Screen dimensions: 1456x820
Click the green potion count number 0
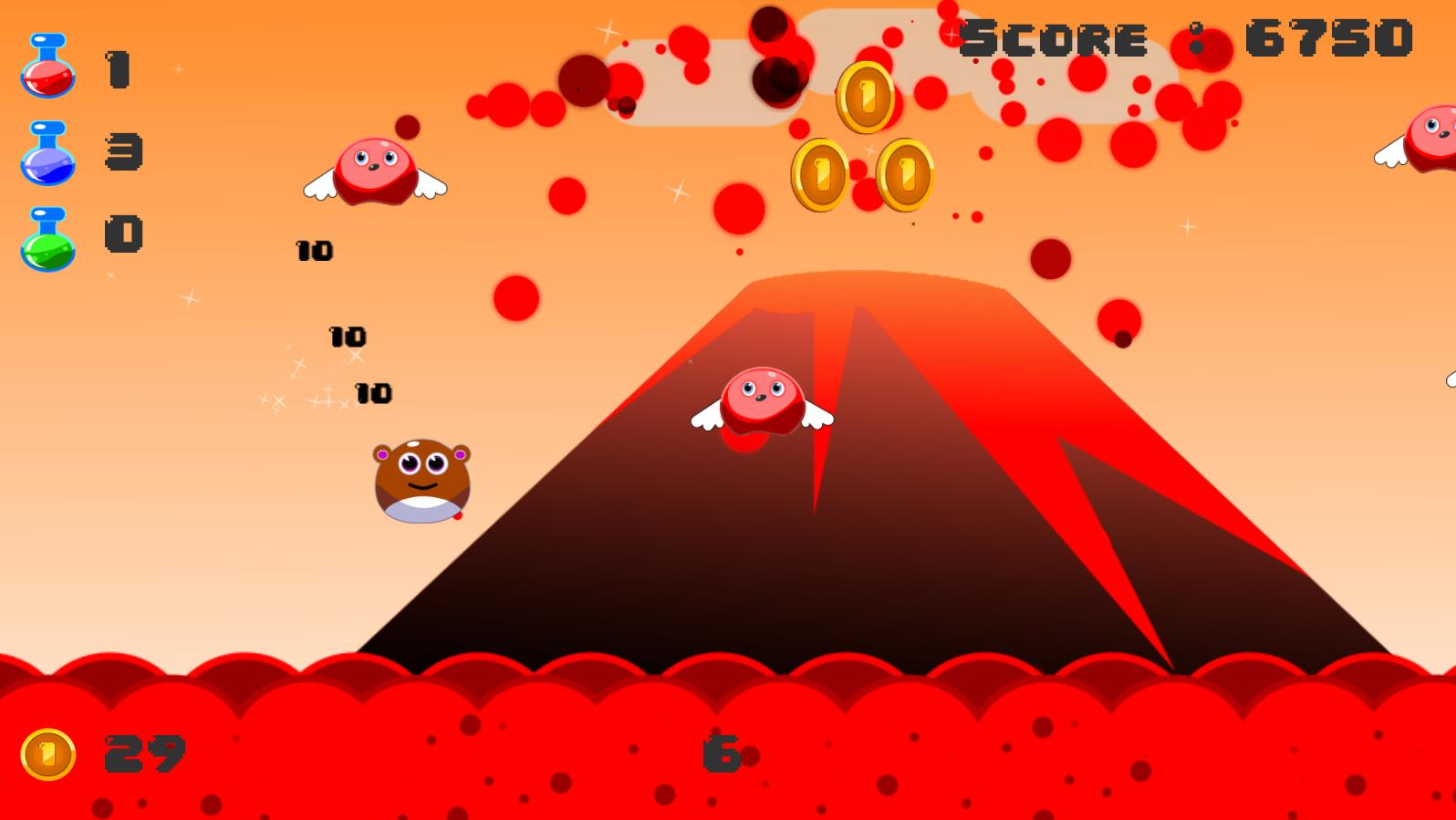pos(125,233)
